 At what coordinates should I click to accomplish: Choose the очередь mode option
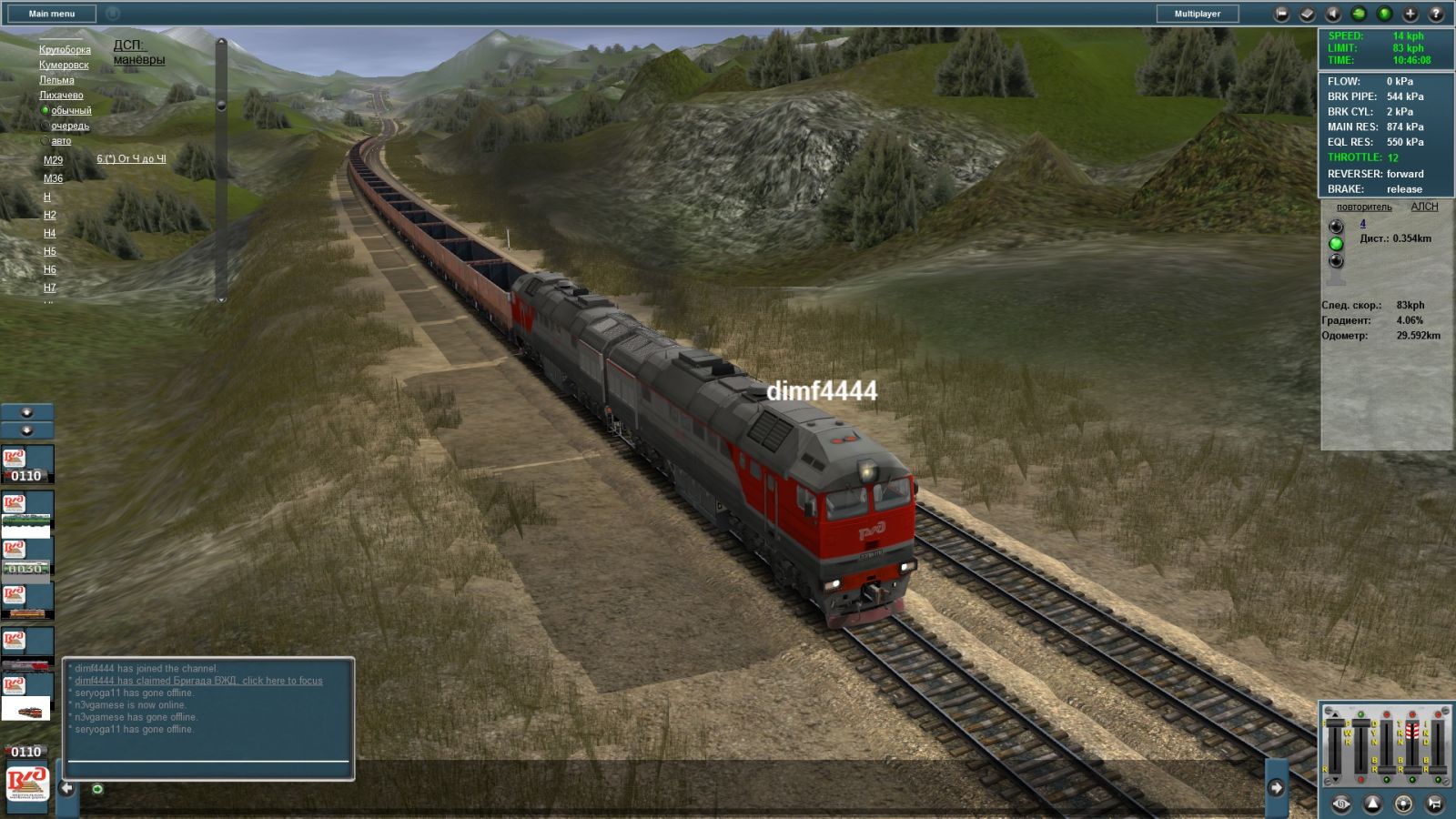(70, 126)
